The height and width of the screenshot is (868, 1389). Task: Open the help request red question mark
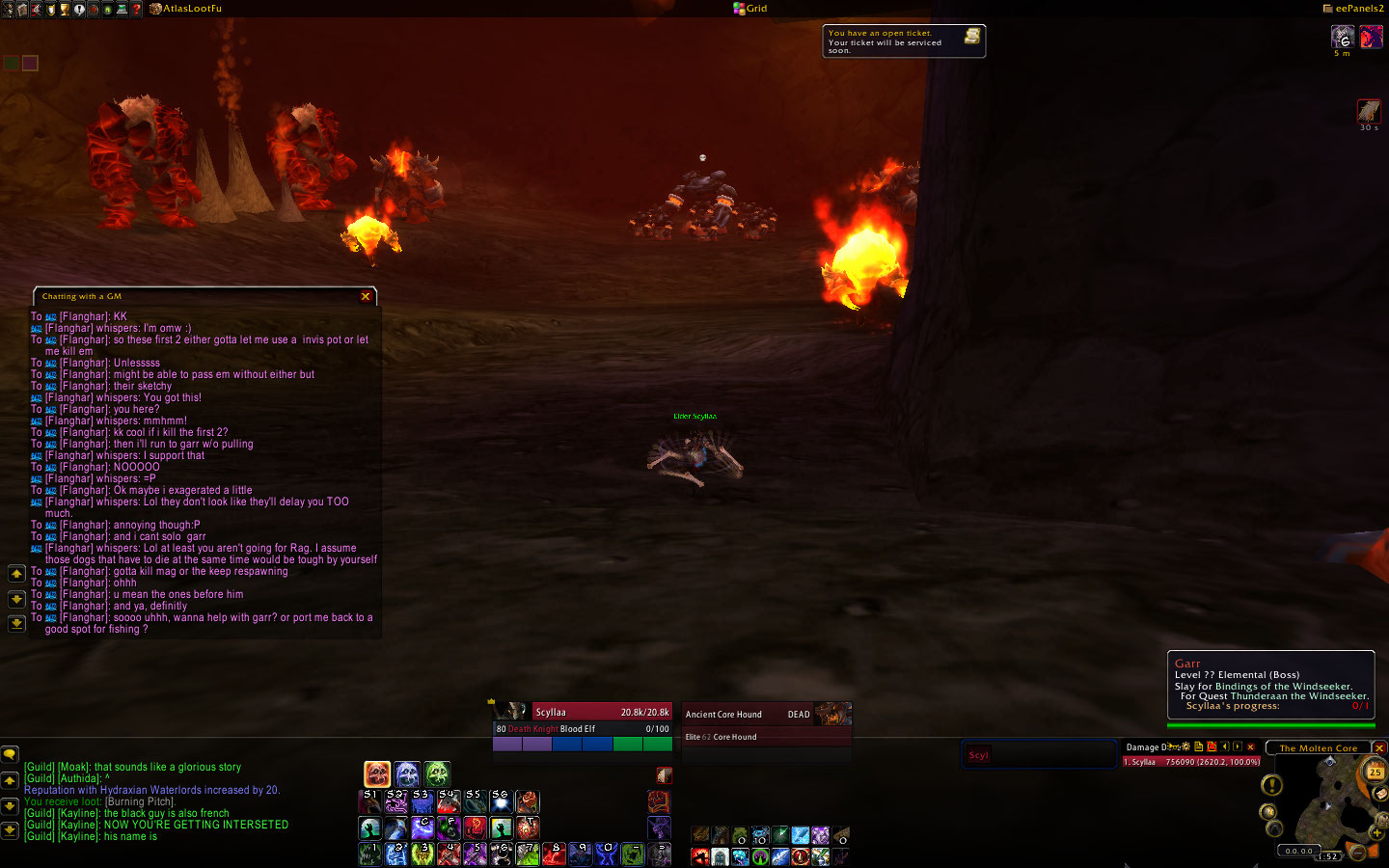(137, 9)
